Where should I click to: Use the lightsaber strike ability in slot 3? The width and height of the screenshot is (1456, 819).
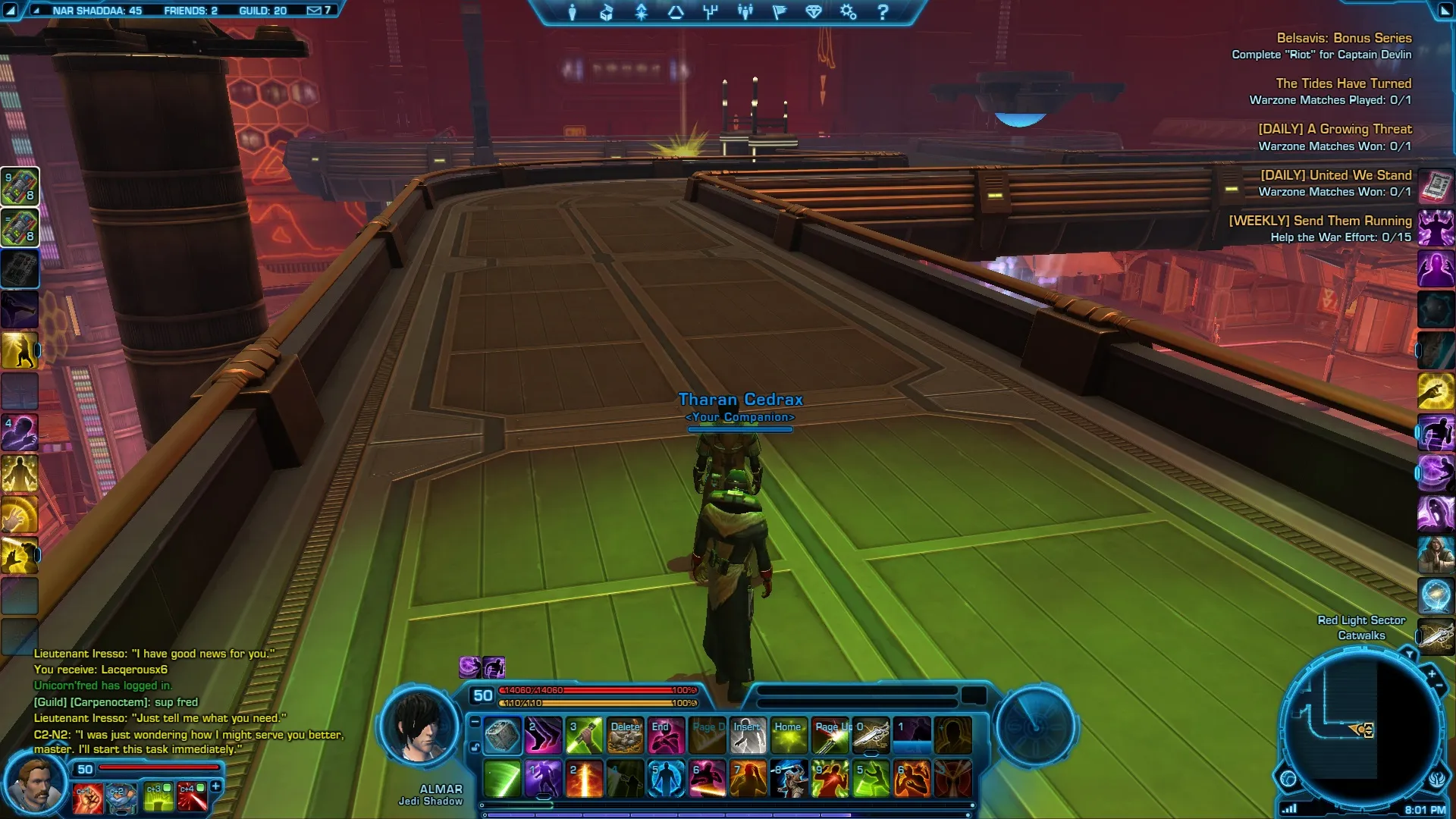[x=584, y=736]
